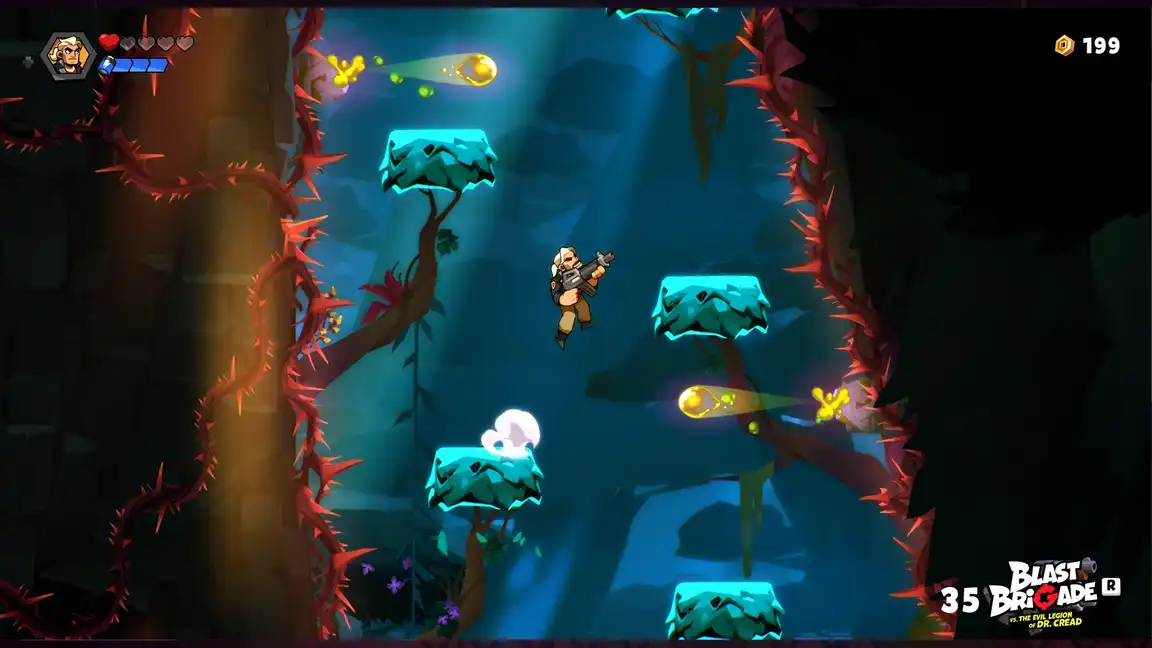The image size is (1152, 648).
Task: Click the blonde hero portrait icon
Action: pyautogui.click(x=68, y=54)
